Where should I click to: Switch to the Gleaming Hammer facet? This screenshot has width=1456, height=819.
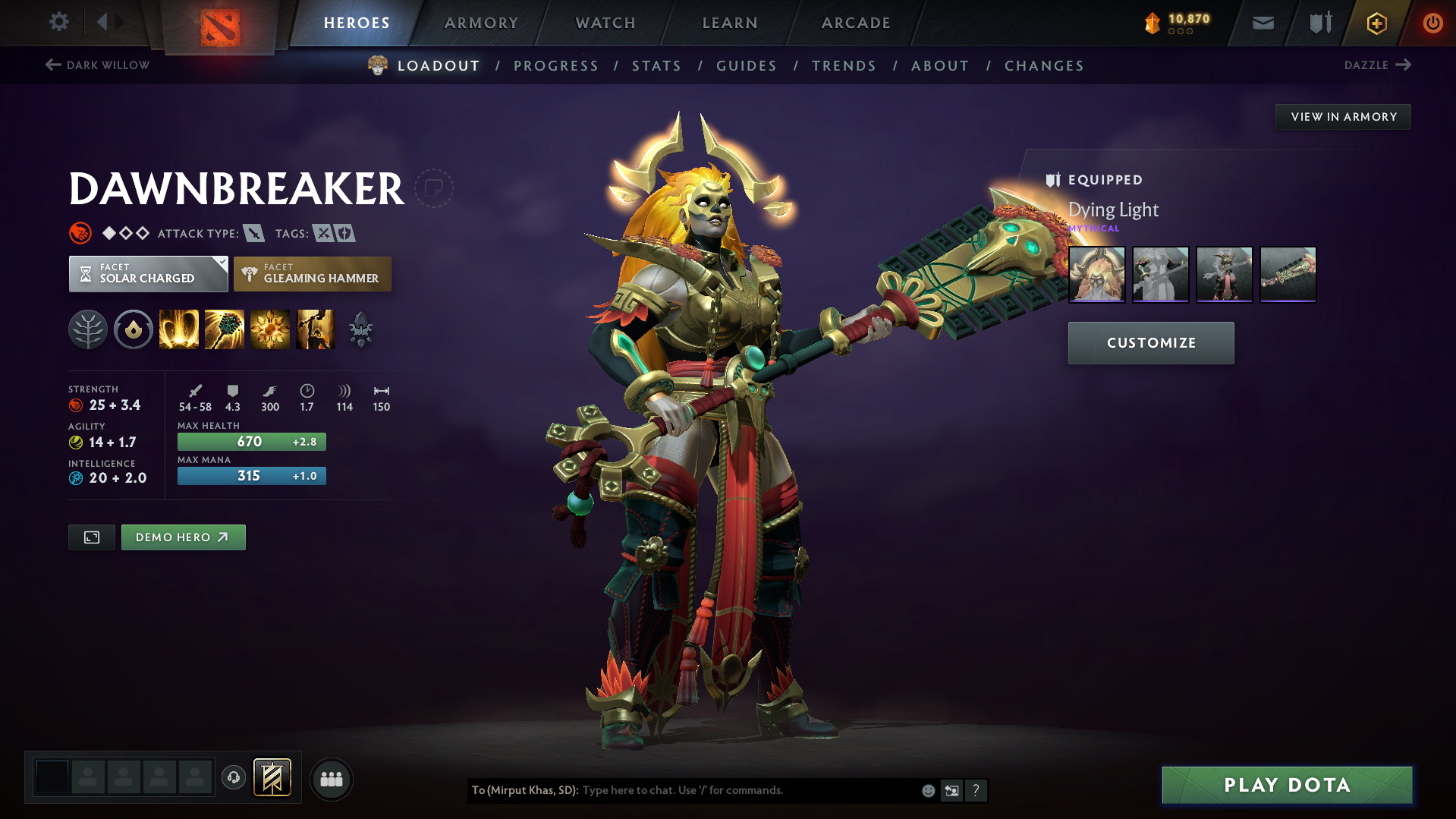click(312, 273)
